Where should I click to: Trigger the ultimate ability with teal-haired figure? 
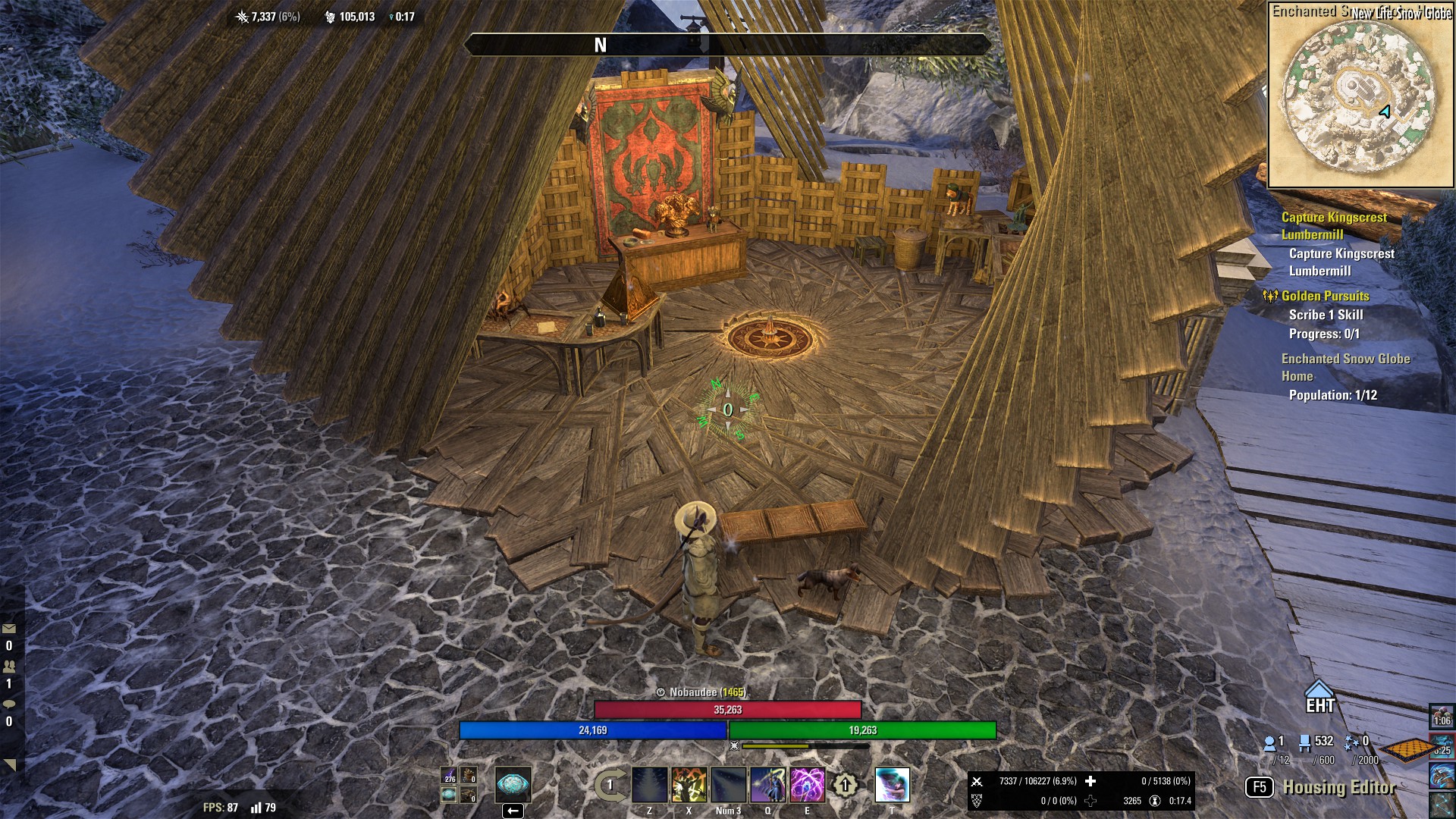(x=892, y=785)
